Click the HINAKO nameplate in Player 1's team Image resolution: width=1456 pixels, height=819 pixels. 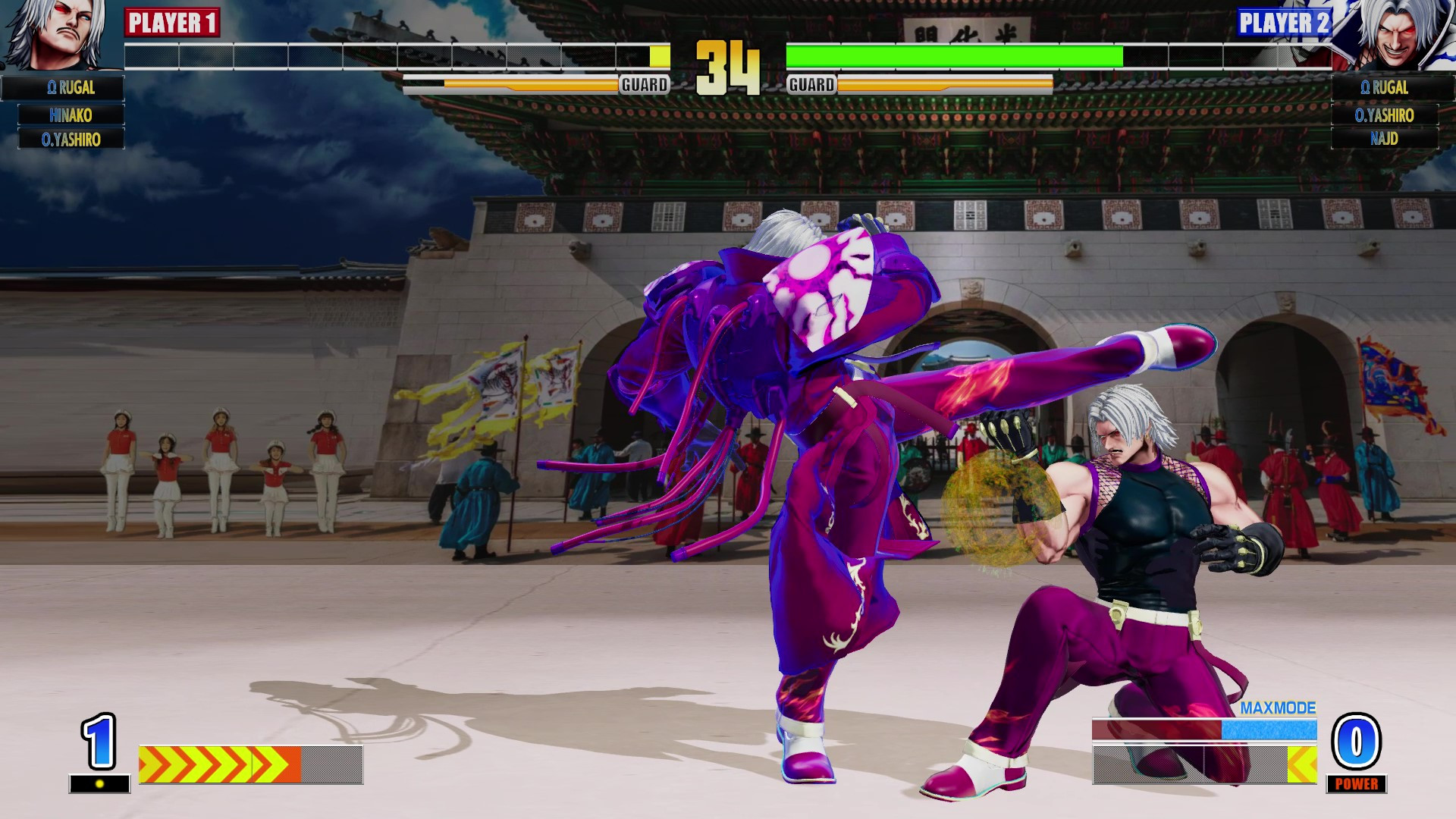[x=72, y=114]
